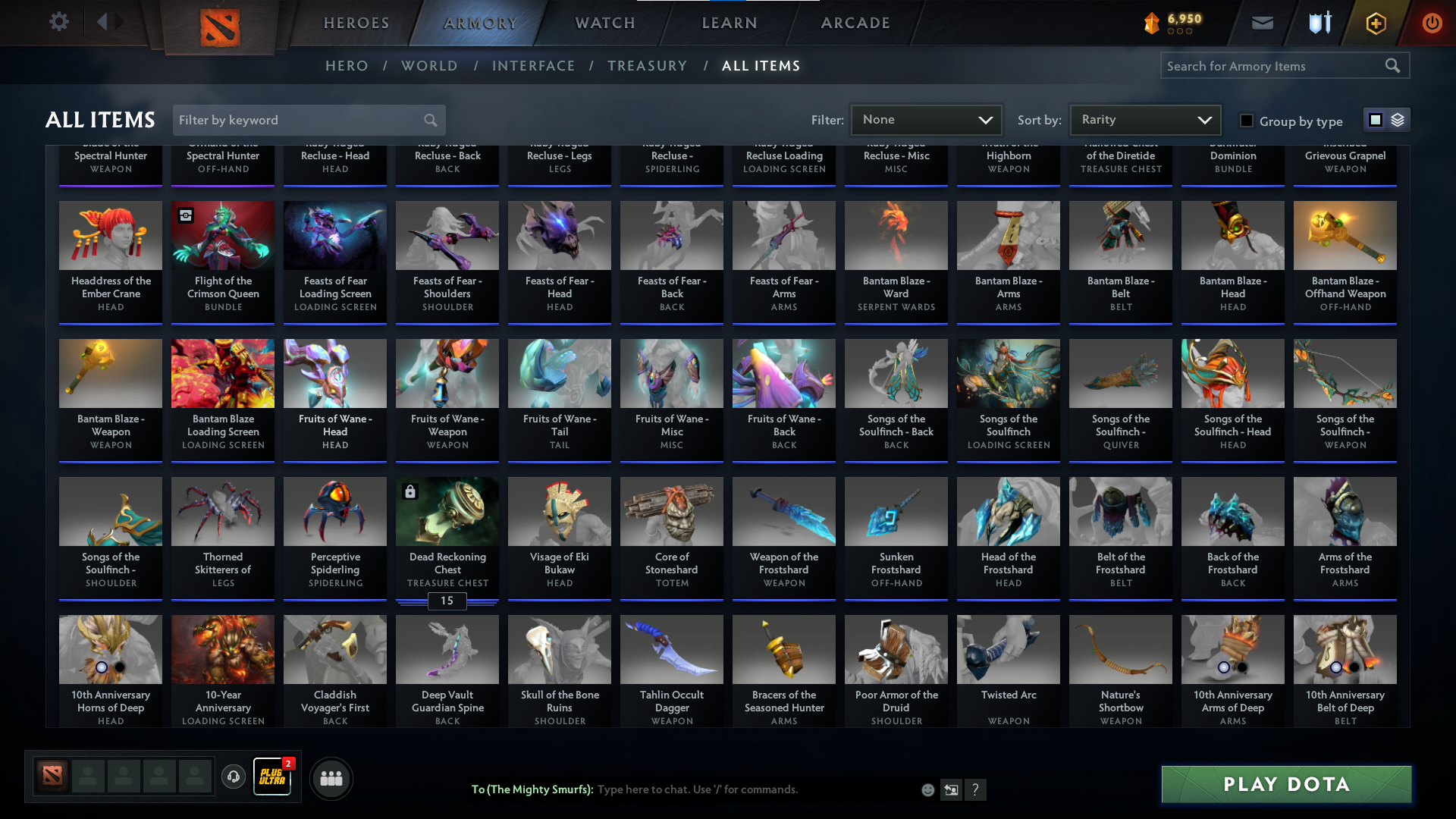The image size is (1456, 819).
Task: Switch to the WATCH tab
Action: [604, 23]
